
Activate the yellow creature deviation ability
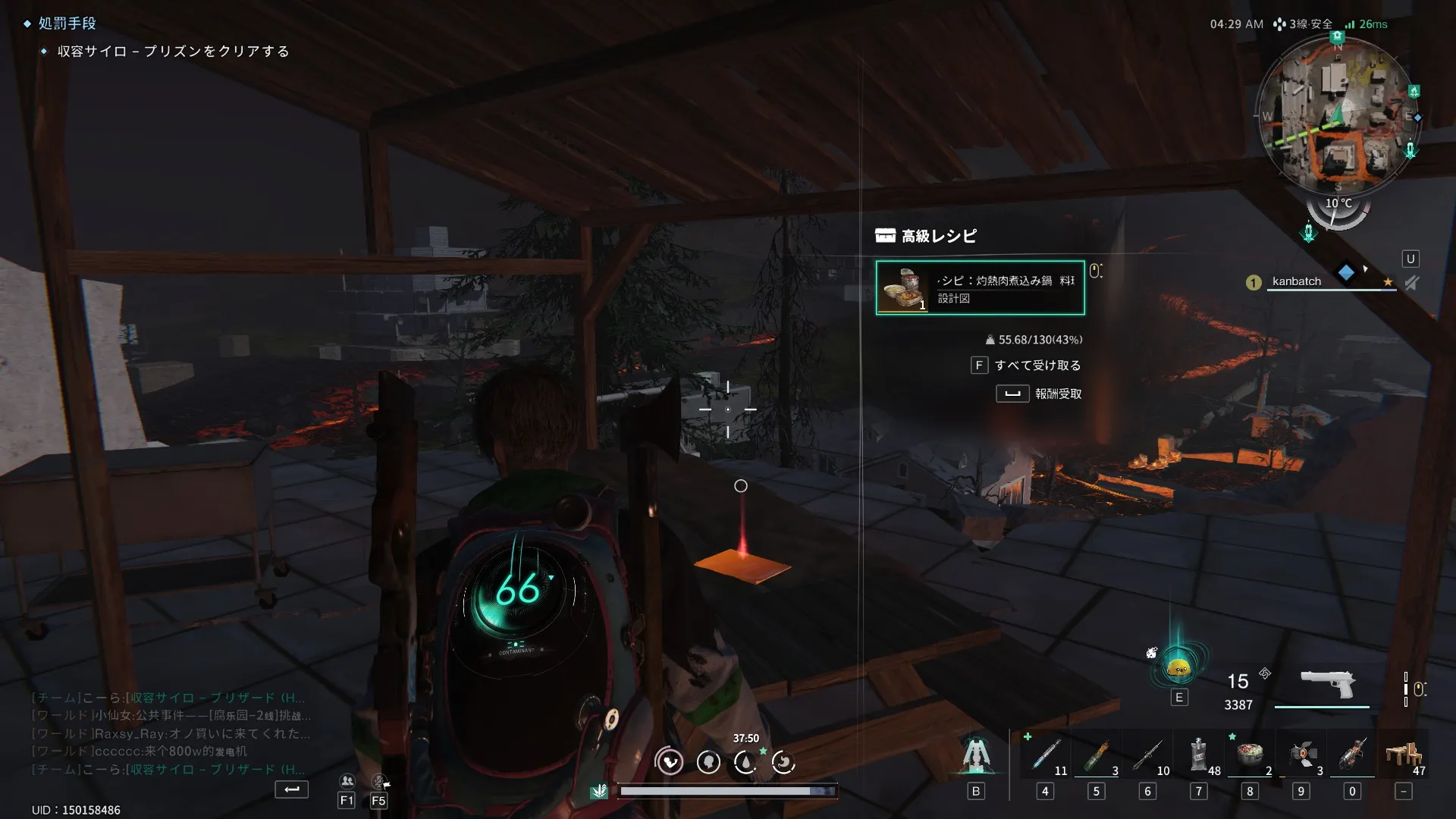click(x=1178, y=668)
